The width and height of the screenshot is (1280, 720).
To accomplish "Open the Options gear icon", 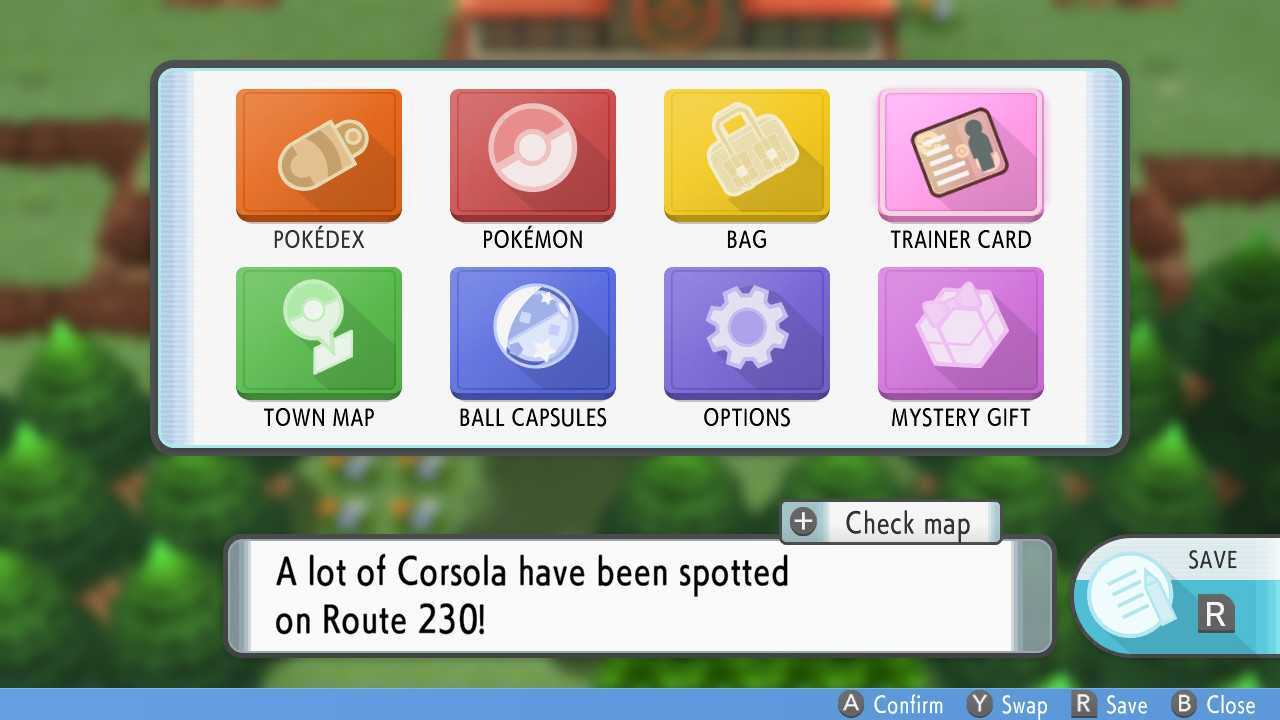I will point(746,332).
